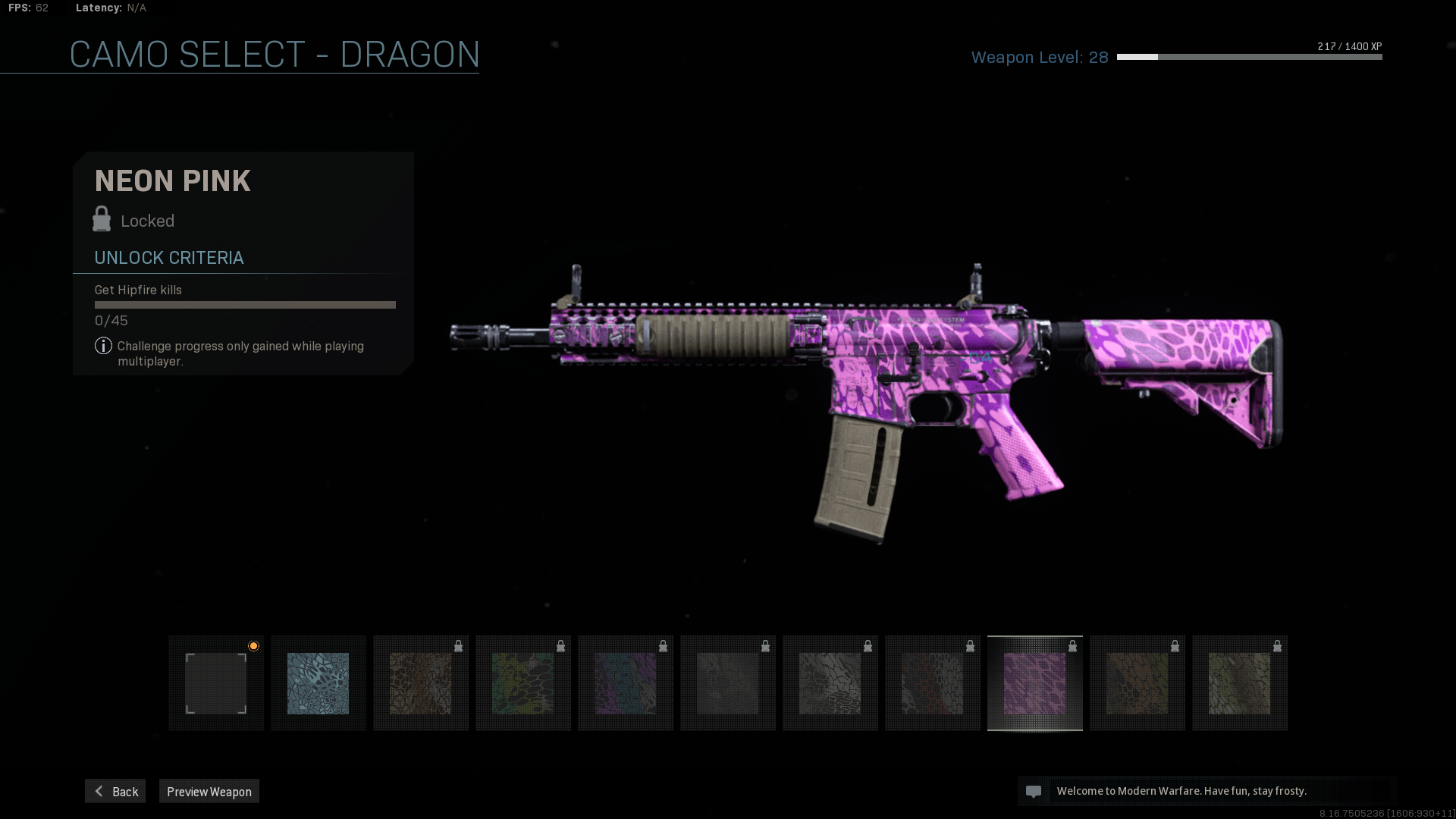The height and width of the screenshot is (819, 1456).
Task: Choose the unlocked teal-blue dragon camo
Action: click(x=318, y=683)
